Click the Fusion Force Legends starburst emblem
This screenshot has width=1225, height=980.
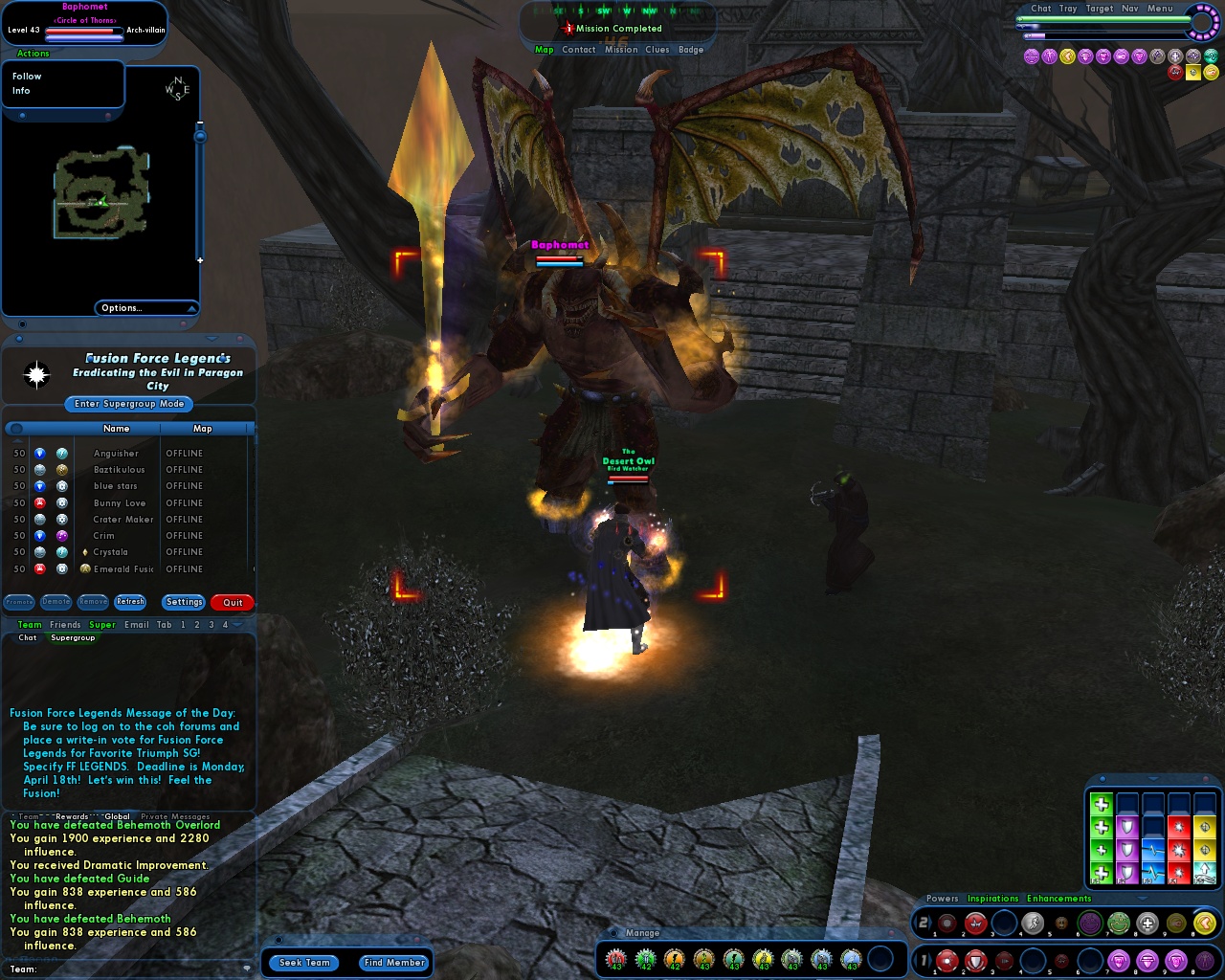point(38,374)
